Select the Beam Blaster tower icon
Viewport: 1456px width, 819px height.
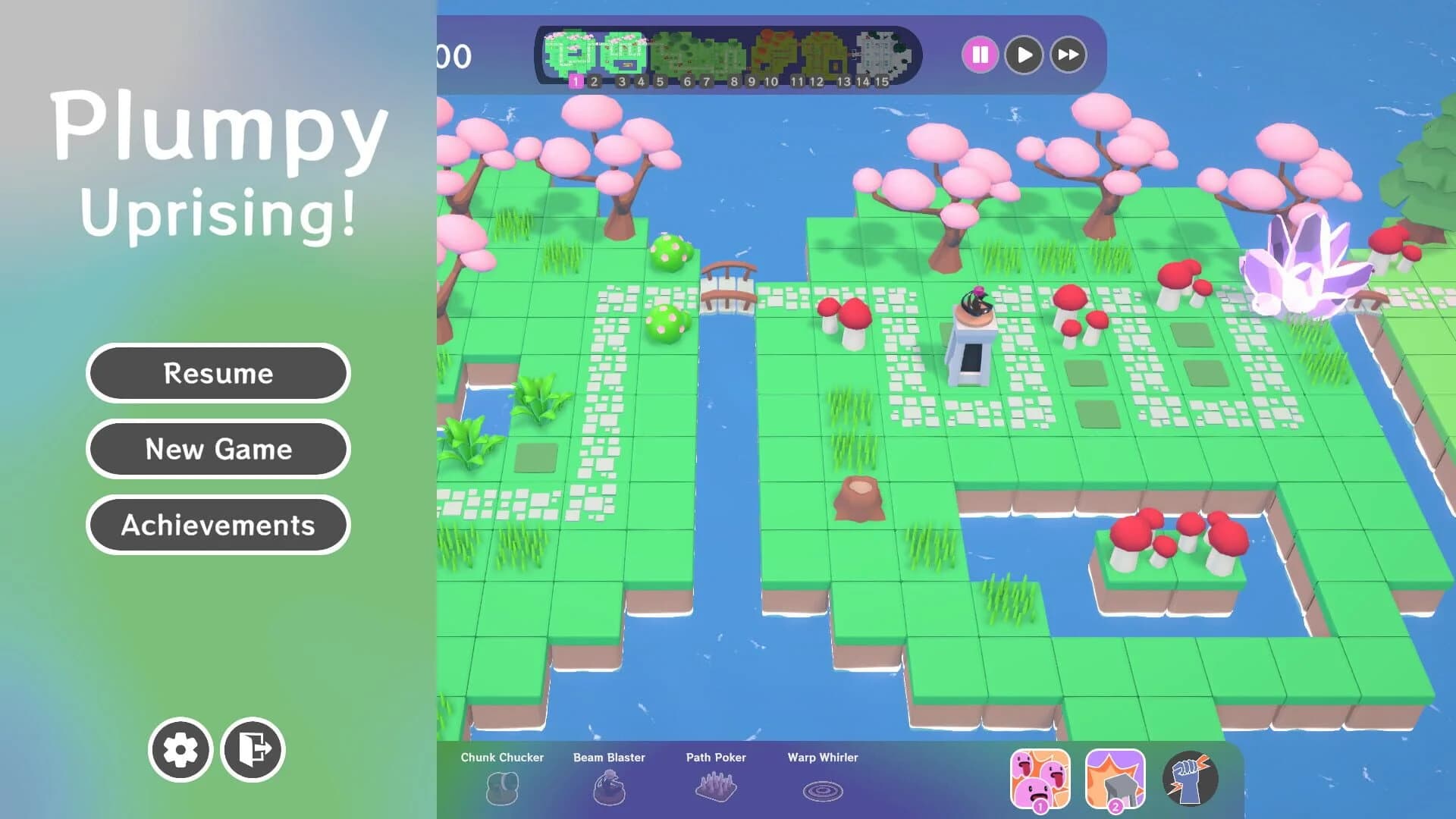(609, 789)
